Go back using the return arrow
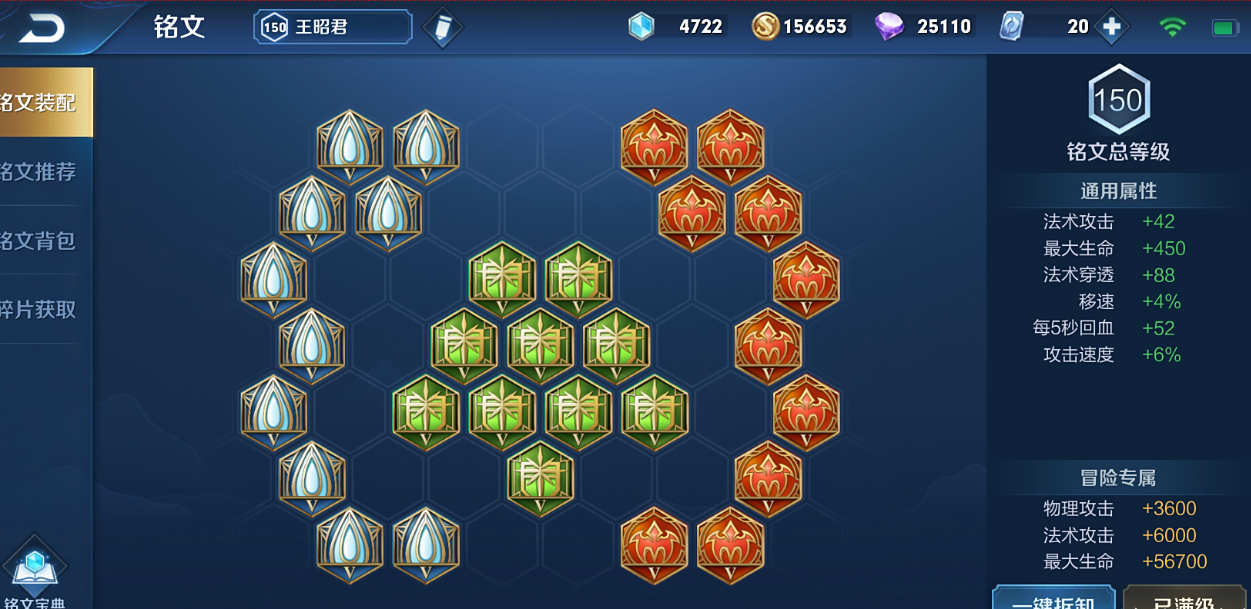The image size is (1251, 609). point(41,28)
